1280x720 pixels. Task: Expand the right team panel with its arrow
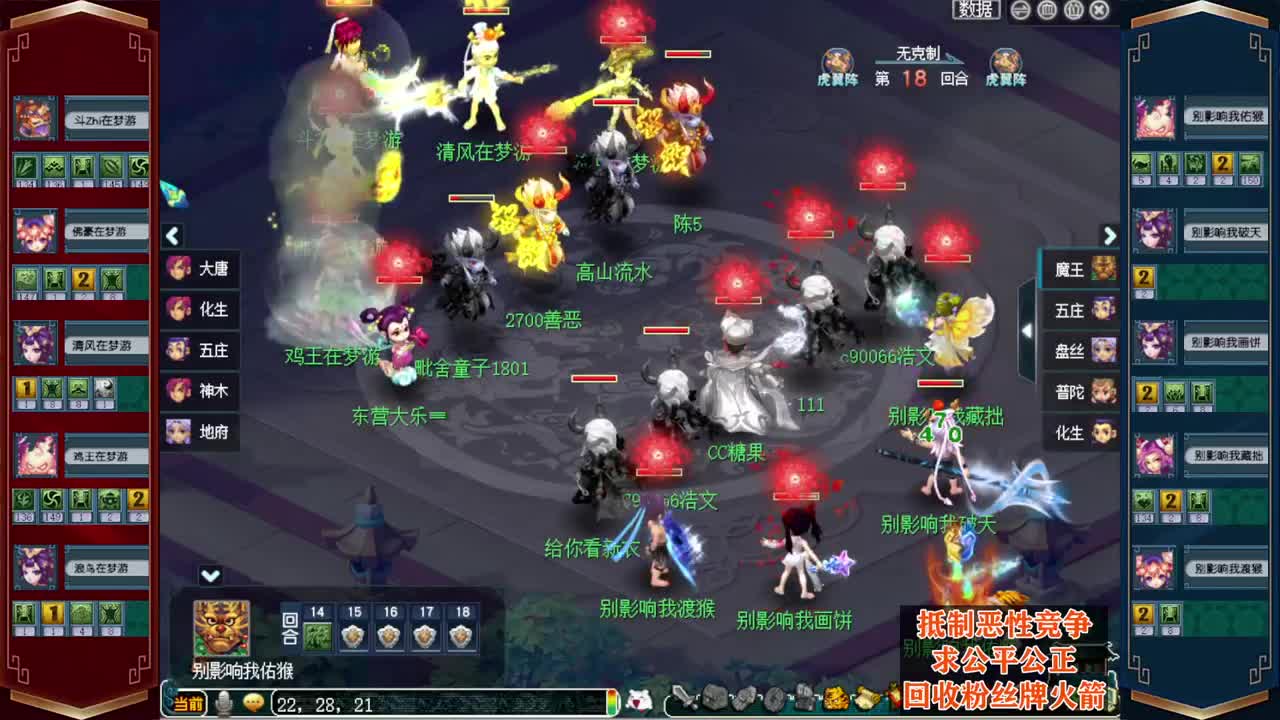[x=1110, y=236]
